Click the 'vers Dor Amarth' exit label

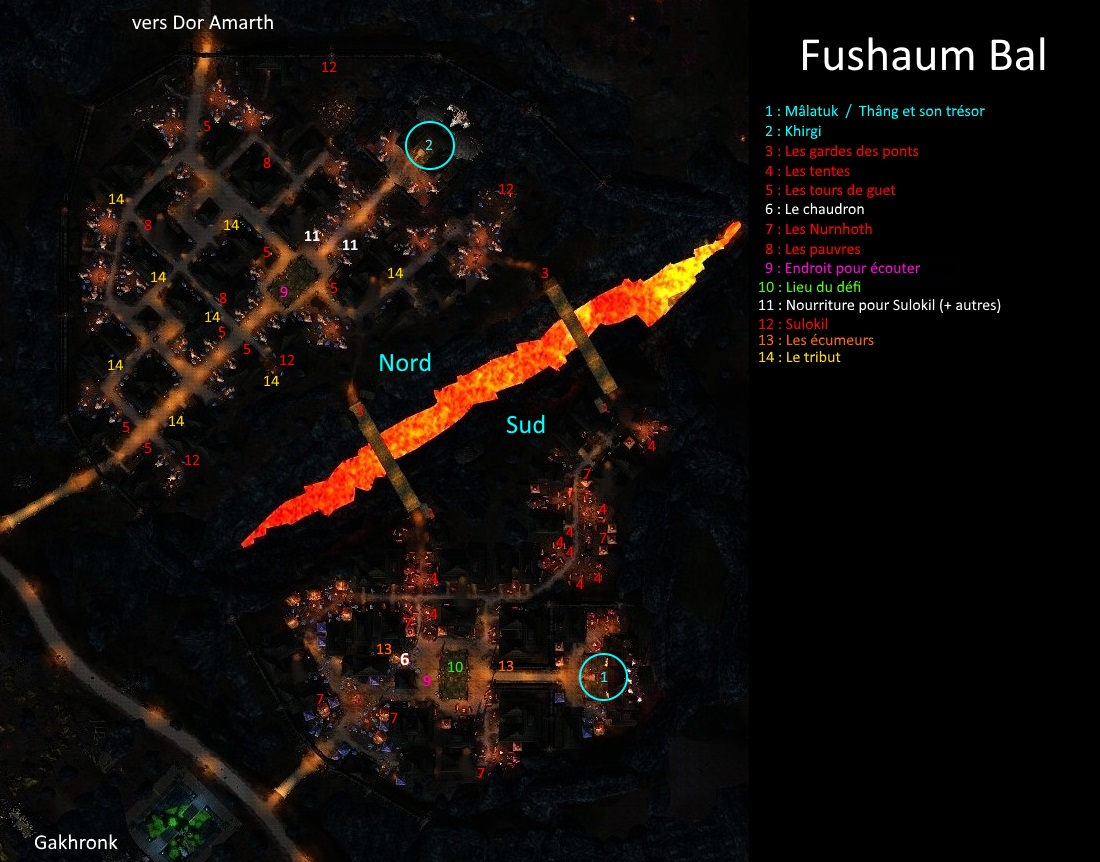pyautogui.click(x=202, y=22)
